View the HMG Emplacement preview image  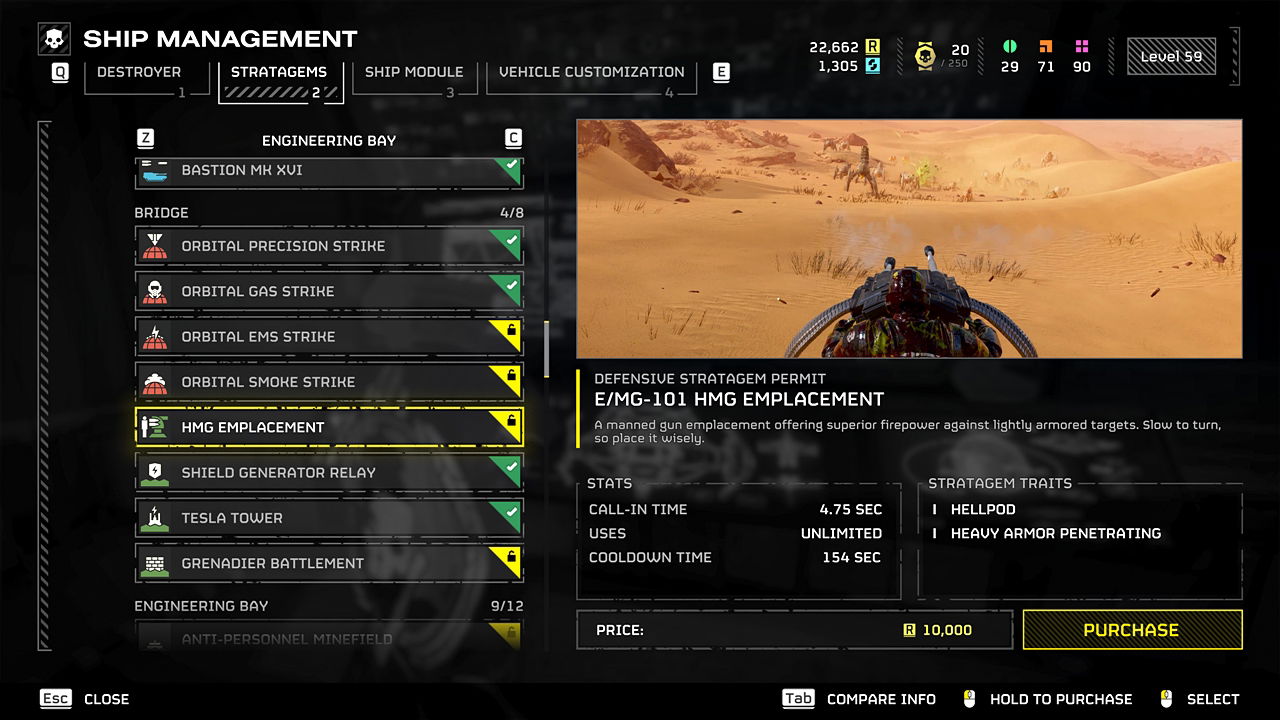[x=909, y=239]
